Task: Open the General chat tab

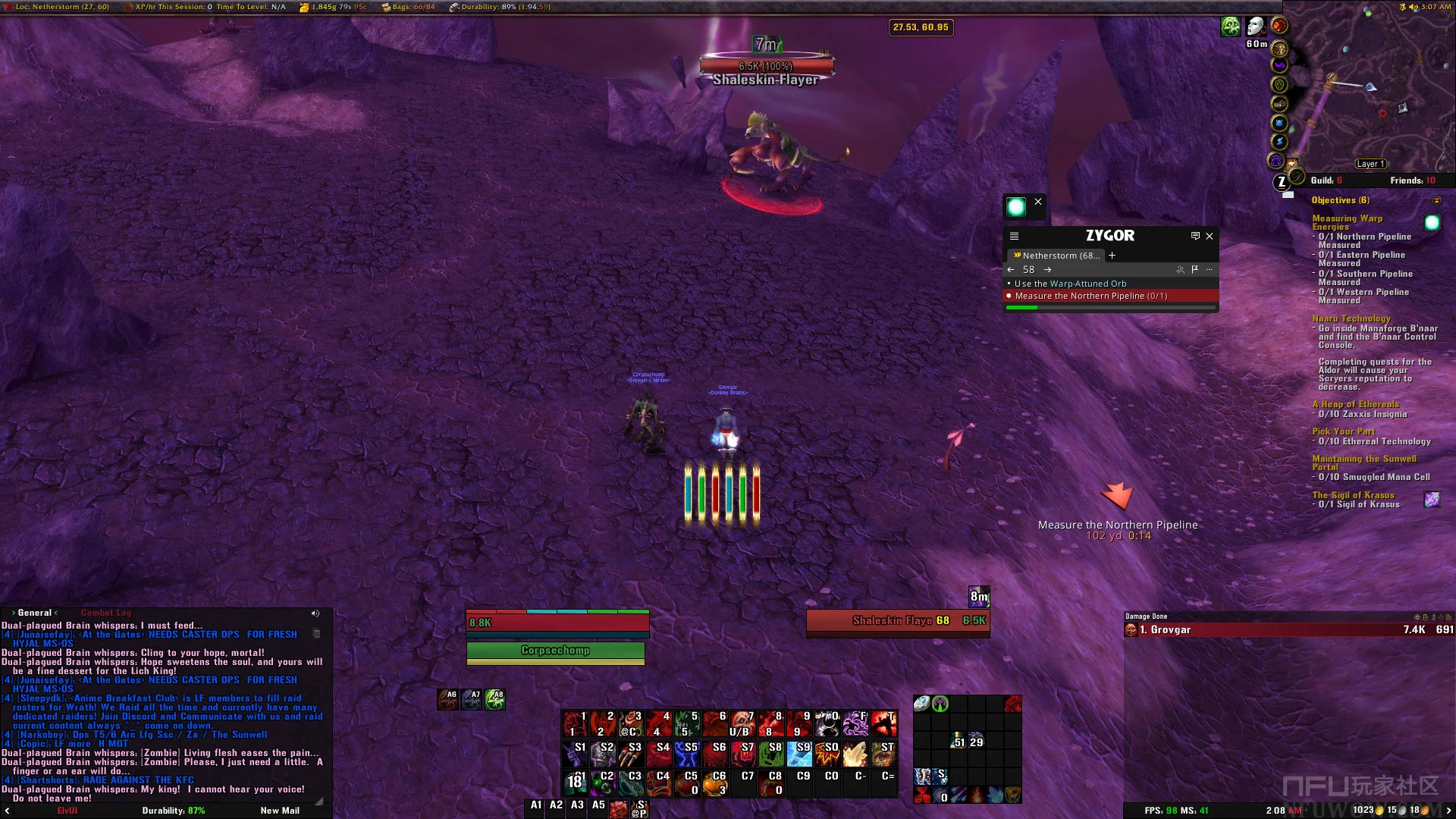Action: (35, 613)
